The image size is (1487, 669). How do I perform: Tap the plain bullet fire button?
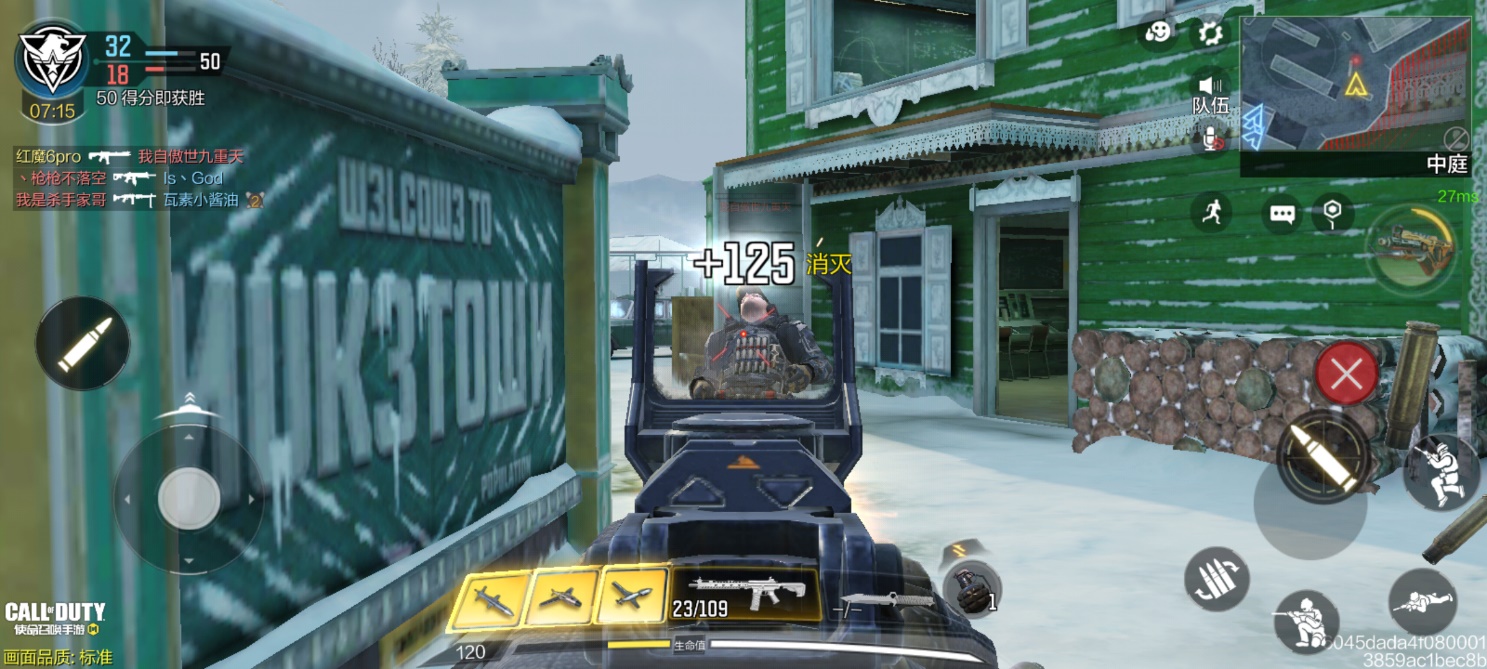coord(82,343)
